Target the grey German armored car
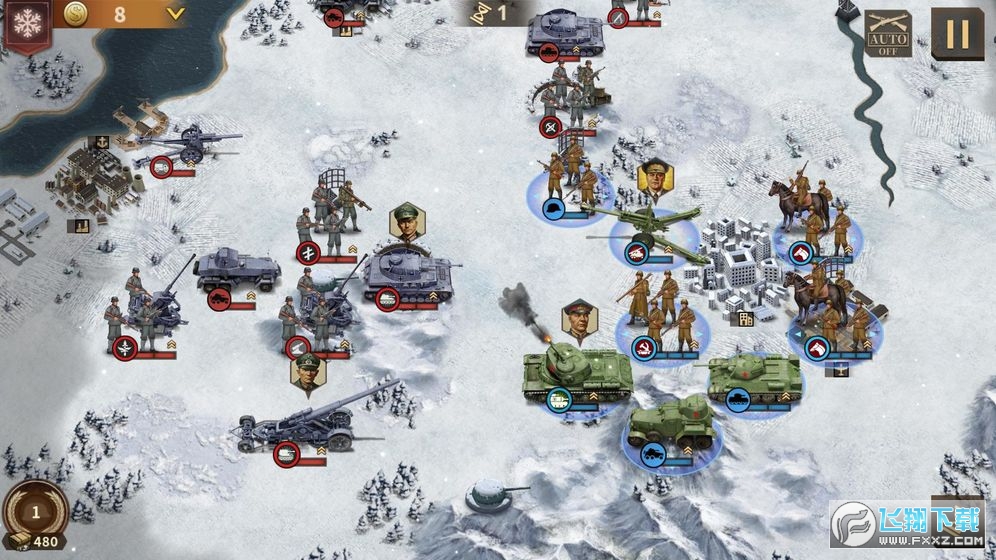The image size is (996, 560). (237, 270)
